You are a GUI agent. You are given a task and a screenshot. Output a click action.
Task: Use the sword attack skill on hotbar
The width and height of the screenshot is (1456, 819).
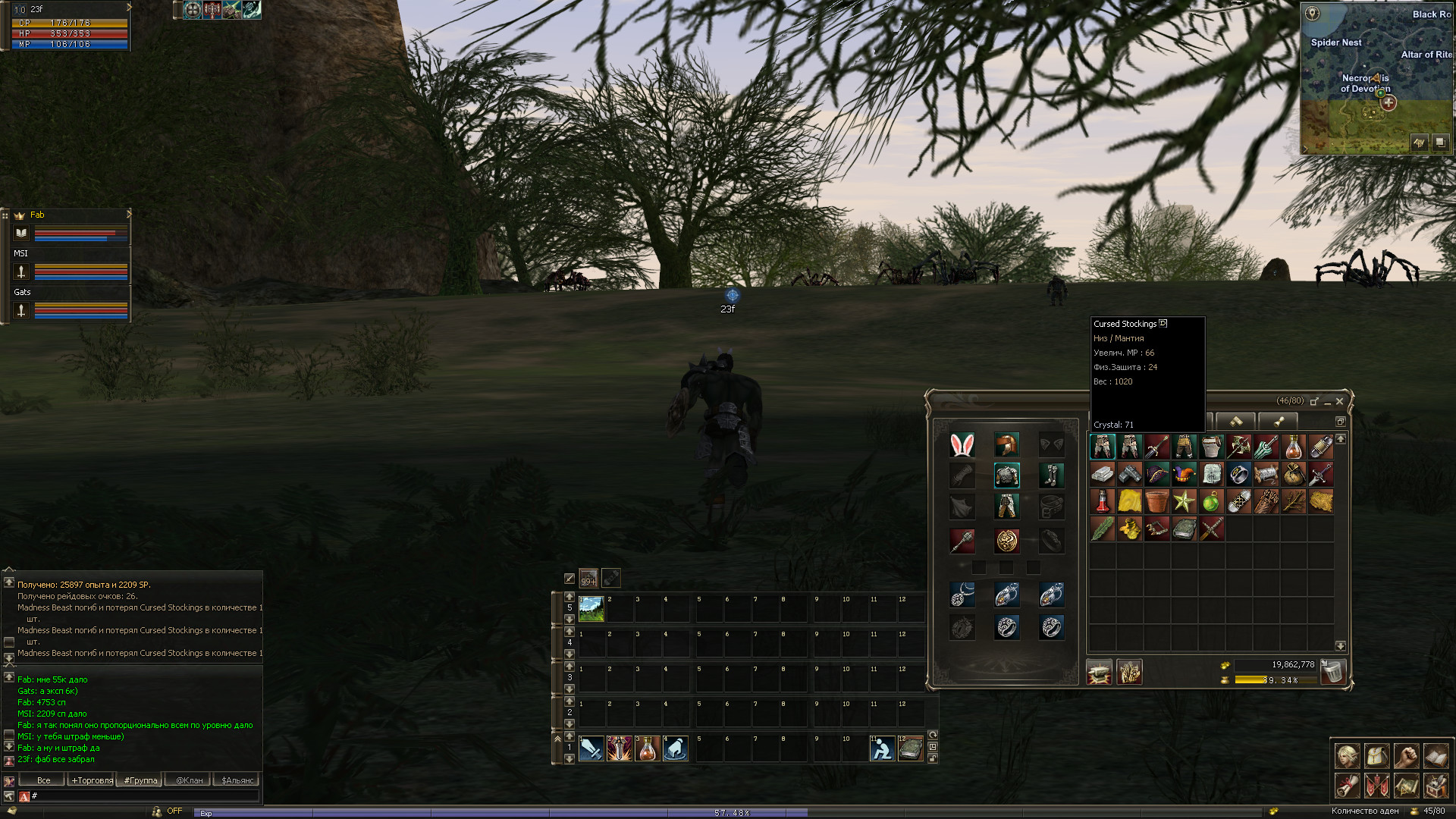click(x=591, y=749)
